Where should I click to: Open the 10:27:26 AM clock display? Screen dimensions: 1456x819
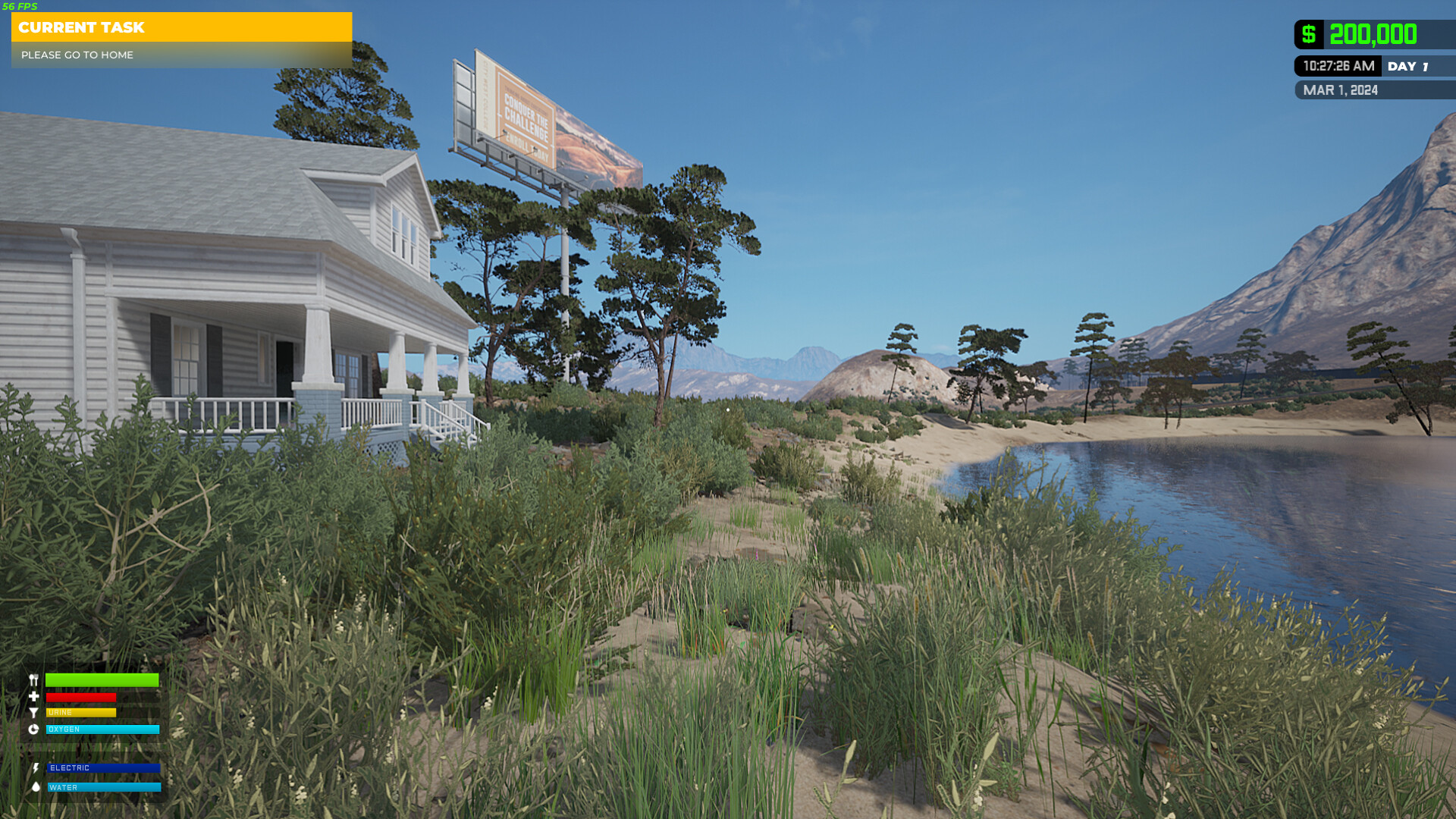(x=1338, y=66)
